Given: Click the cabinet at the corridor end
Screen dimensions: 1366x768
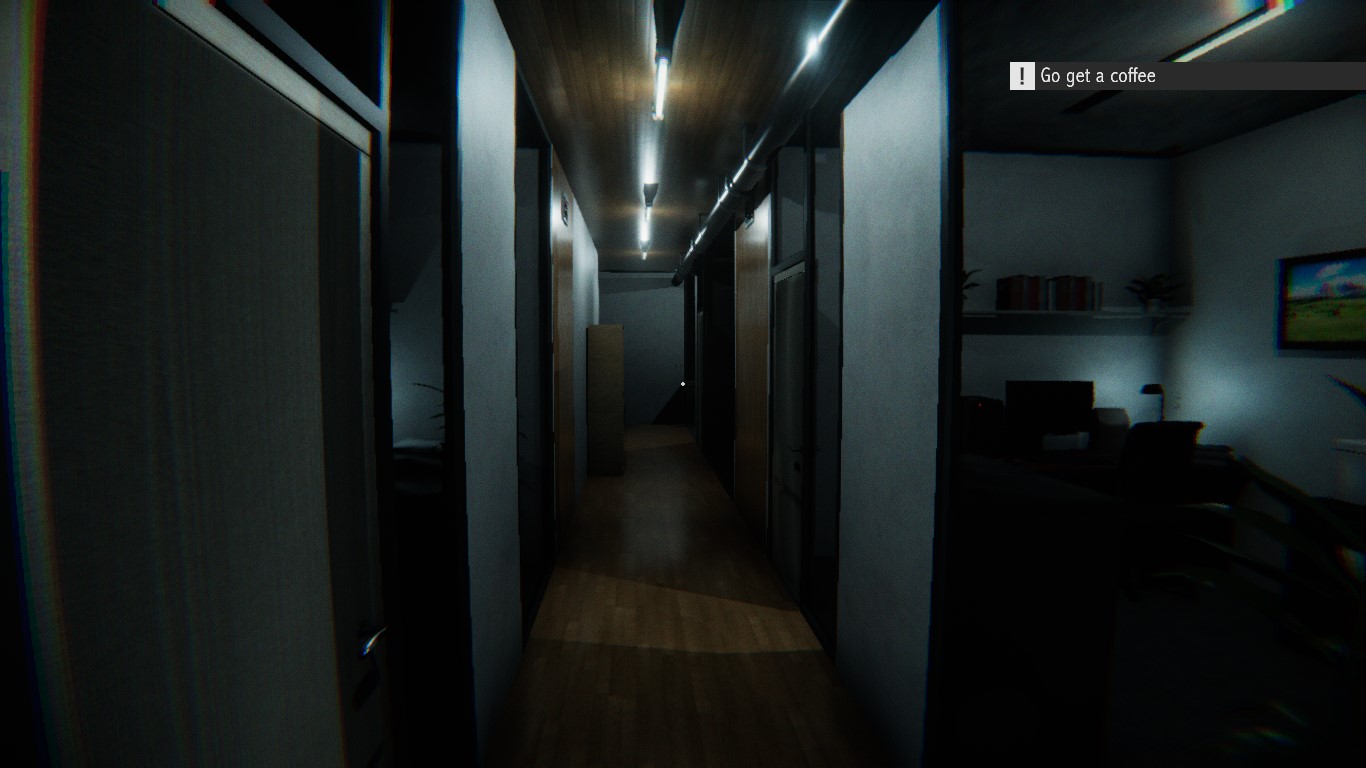Looking at the screenshot, I should click(x=605, y=400).
